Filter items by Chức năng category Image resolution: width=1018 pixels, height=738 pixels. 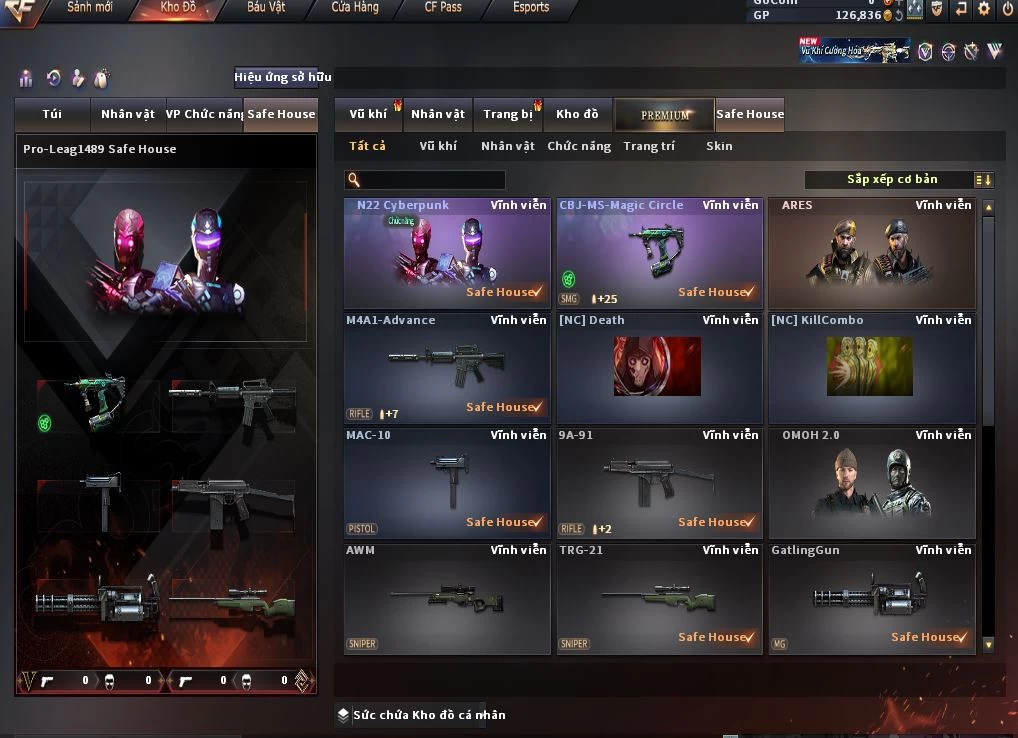[579, 146]
